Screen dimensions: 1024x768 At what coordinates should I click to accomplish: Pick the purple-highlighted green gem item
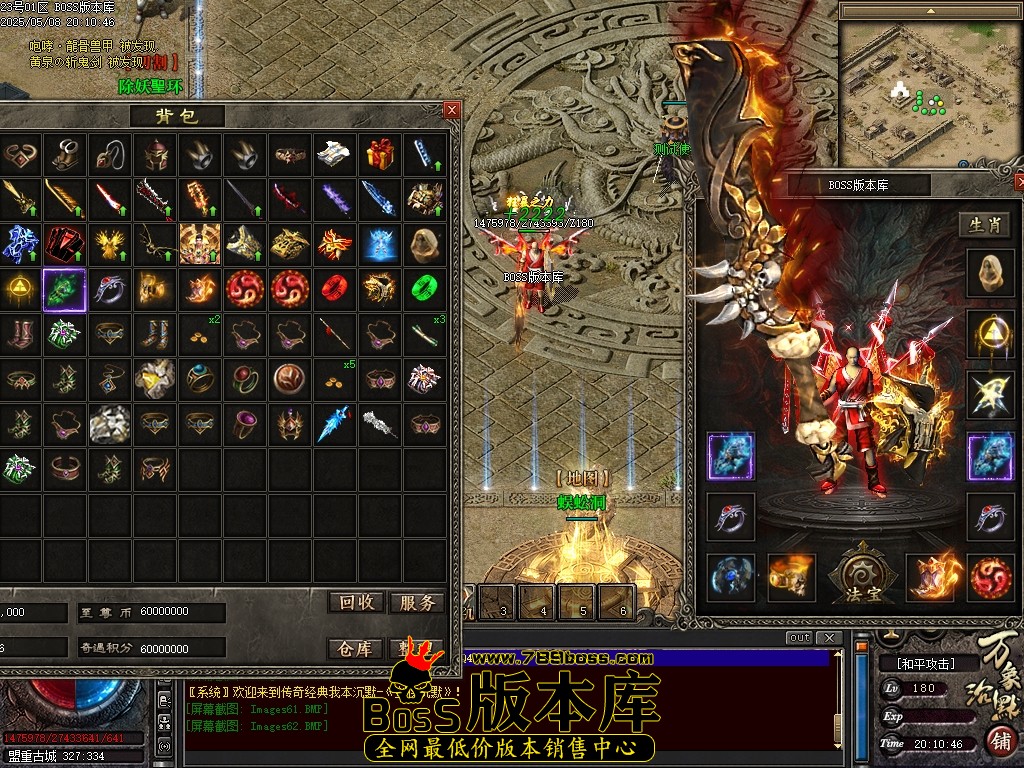tap(64, 289)
